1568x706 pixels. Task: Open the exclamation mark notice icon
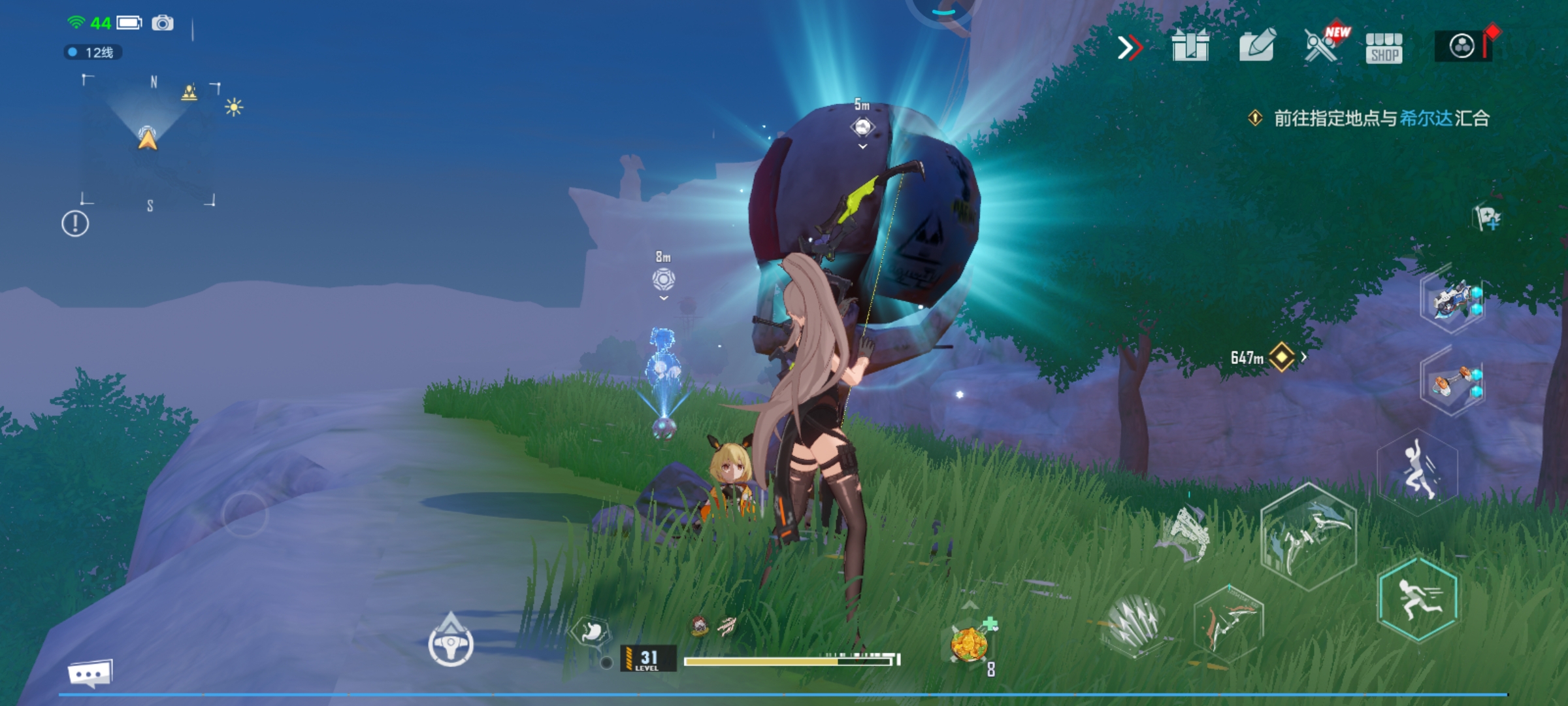75,224
